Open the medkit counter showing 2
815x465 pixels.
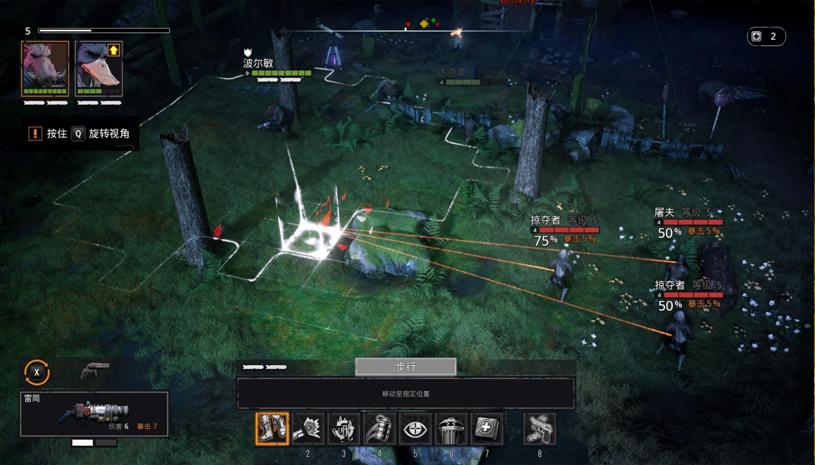766,37
